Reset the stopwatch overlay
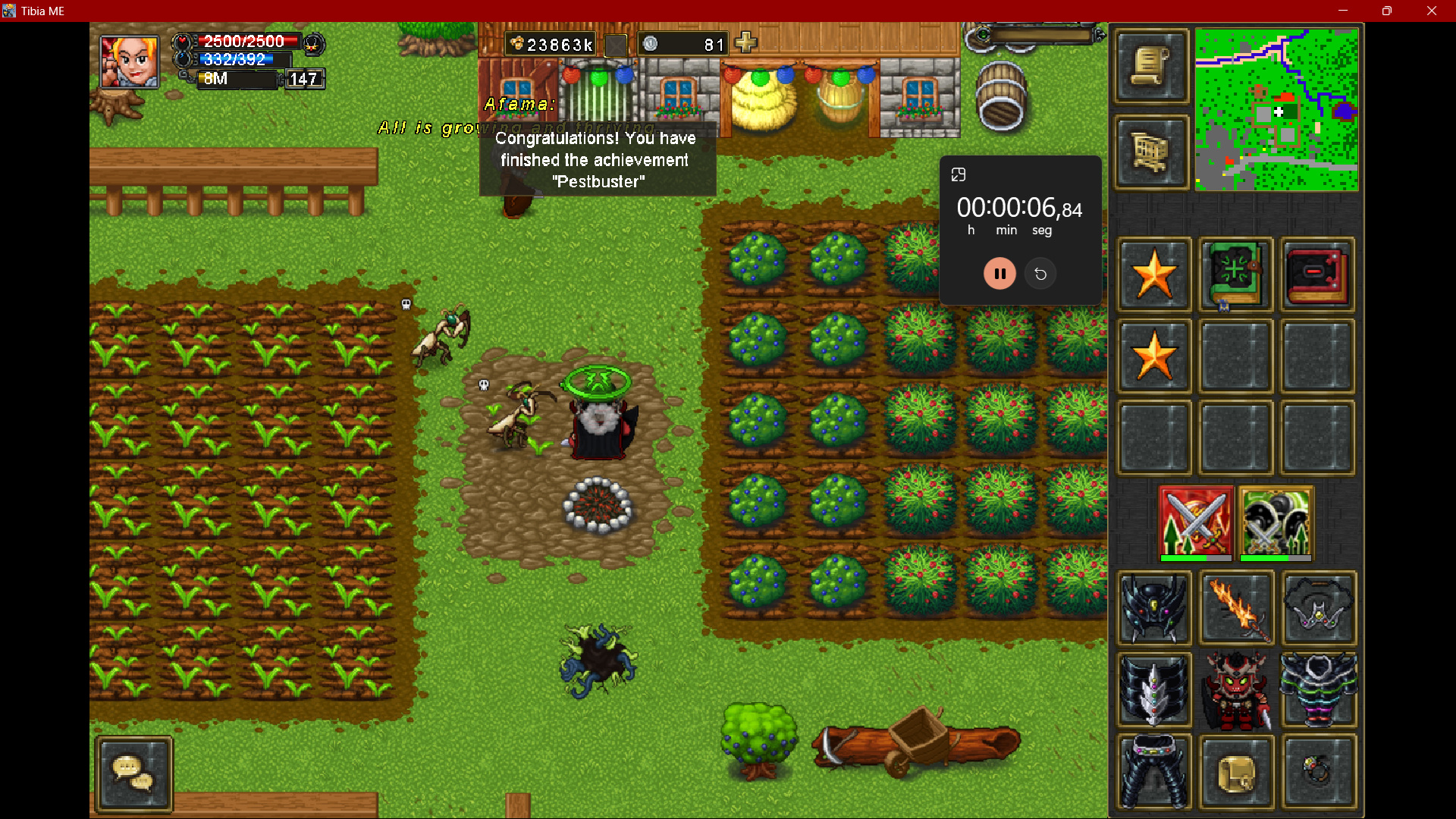The image size is (1456, 819). tap(1040, 274)
